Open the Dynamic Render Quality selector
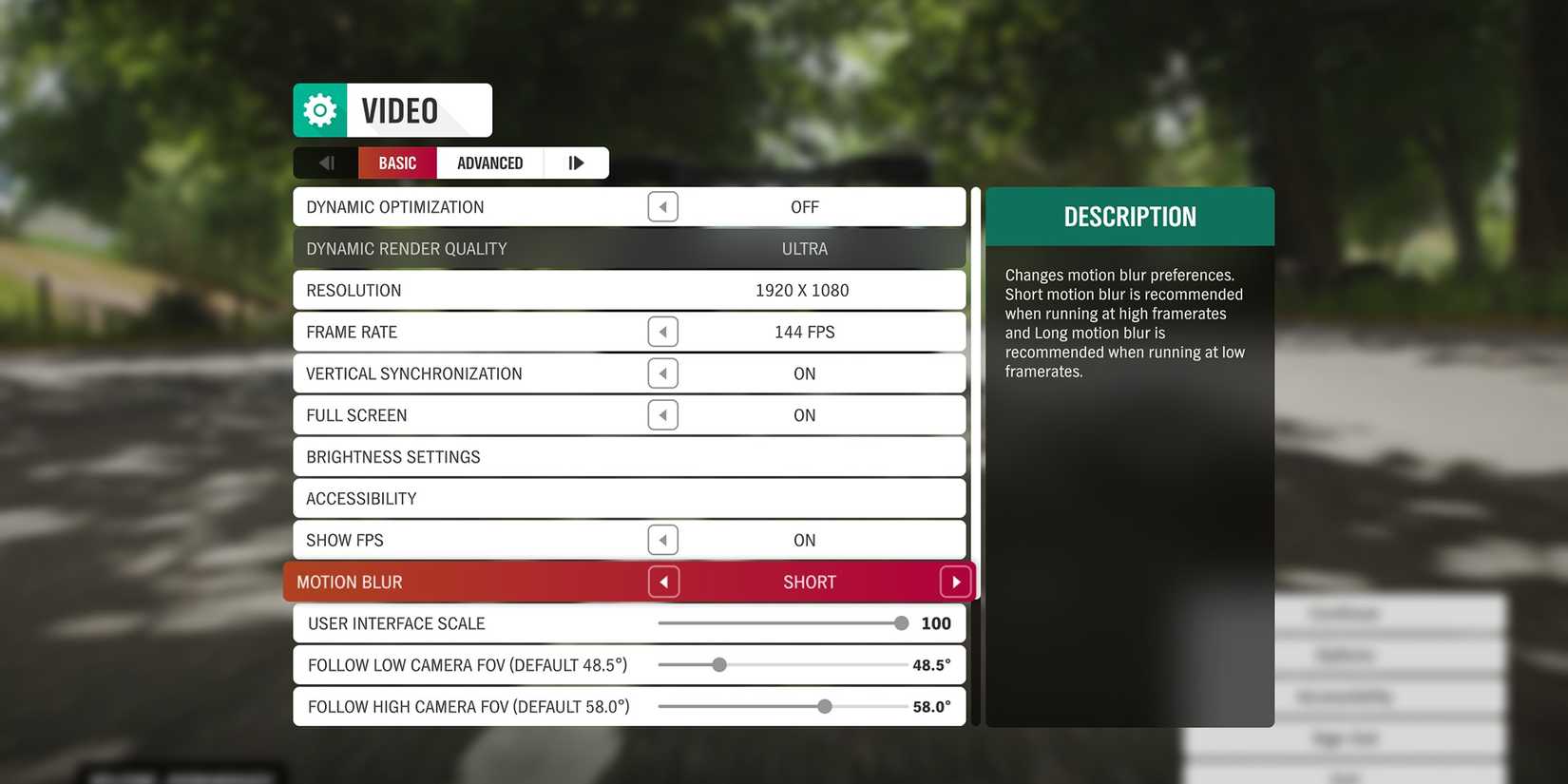Image resolution: width=1568 pixels, height=784 pixels. 629,248
